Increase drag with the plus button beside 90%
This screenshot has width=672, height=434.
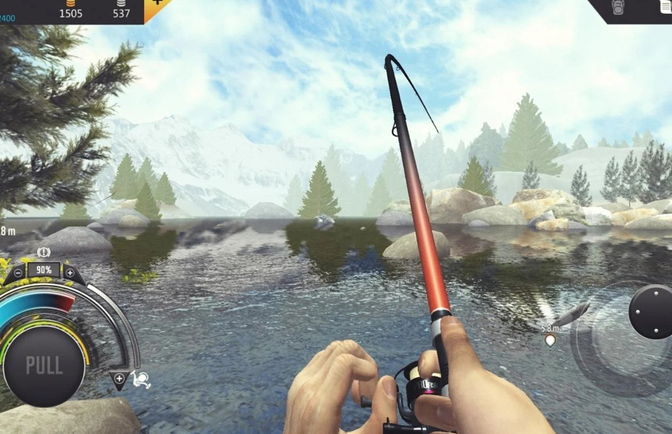point(69,271)
